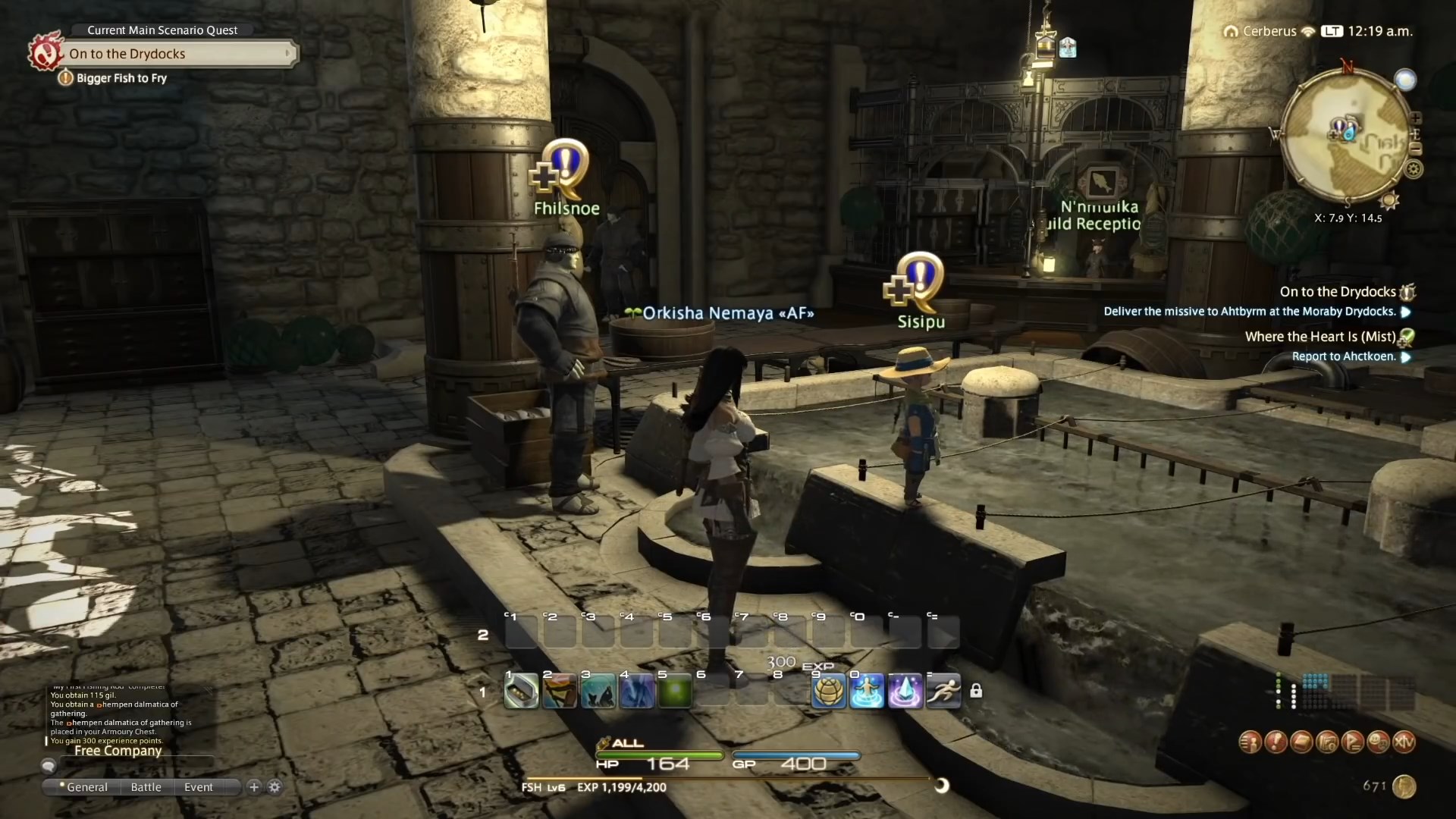Click the plus button to add a chat tab
The height and width of the screenshot is (819, 1456).
pyautogui.click(x=253, y=787)
